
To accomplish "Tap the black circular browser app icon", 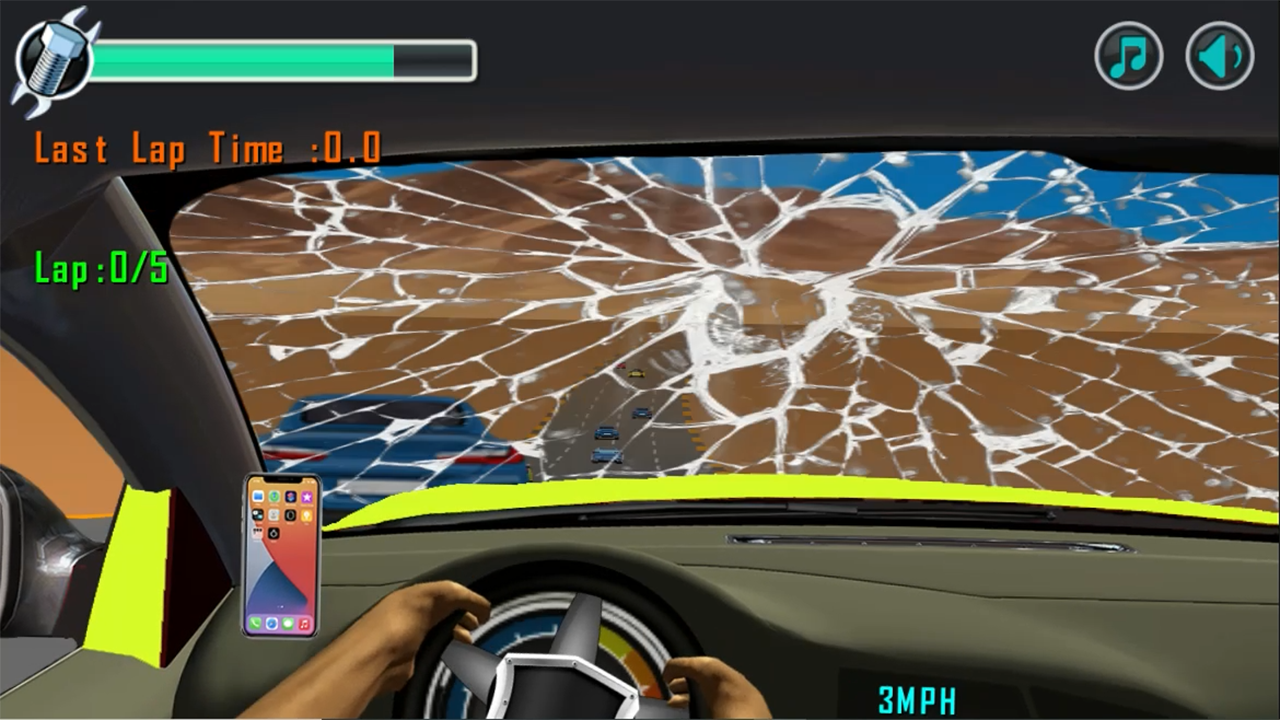I will (290, 515).
